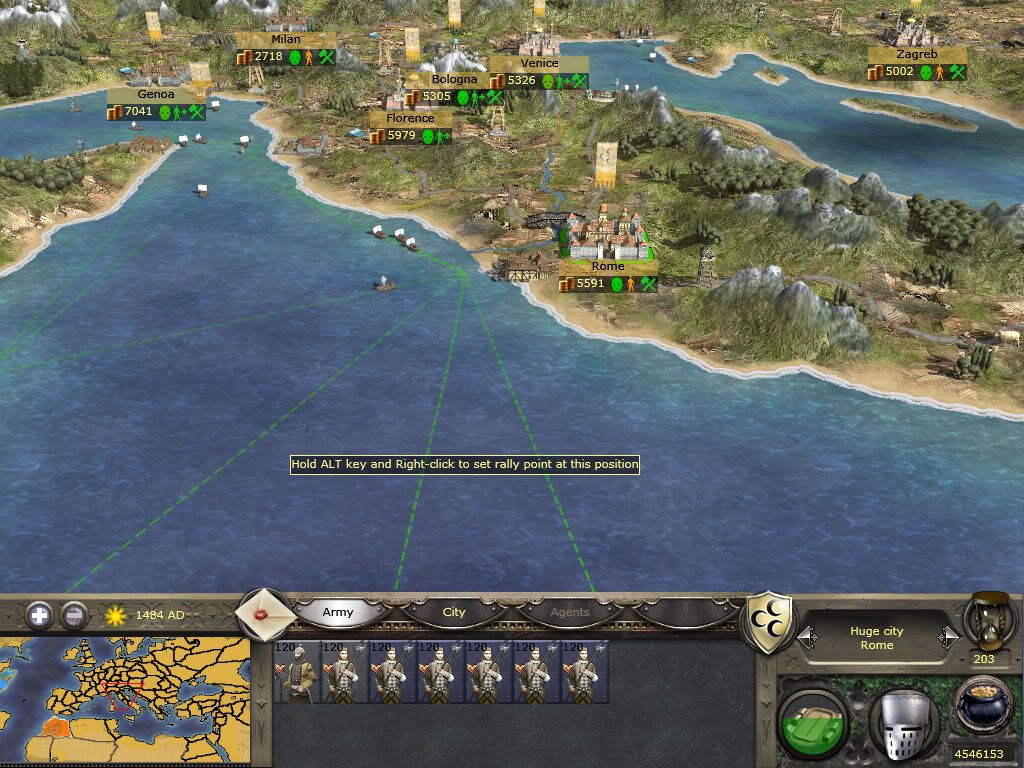Select the bearded first unit card
Screen dimensions: 1024x768
(x=296, y=671)
